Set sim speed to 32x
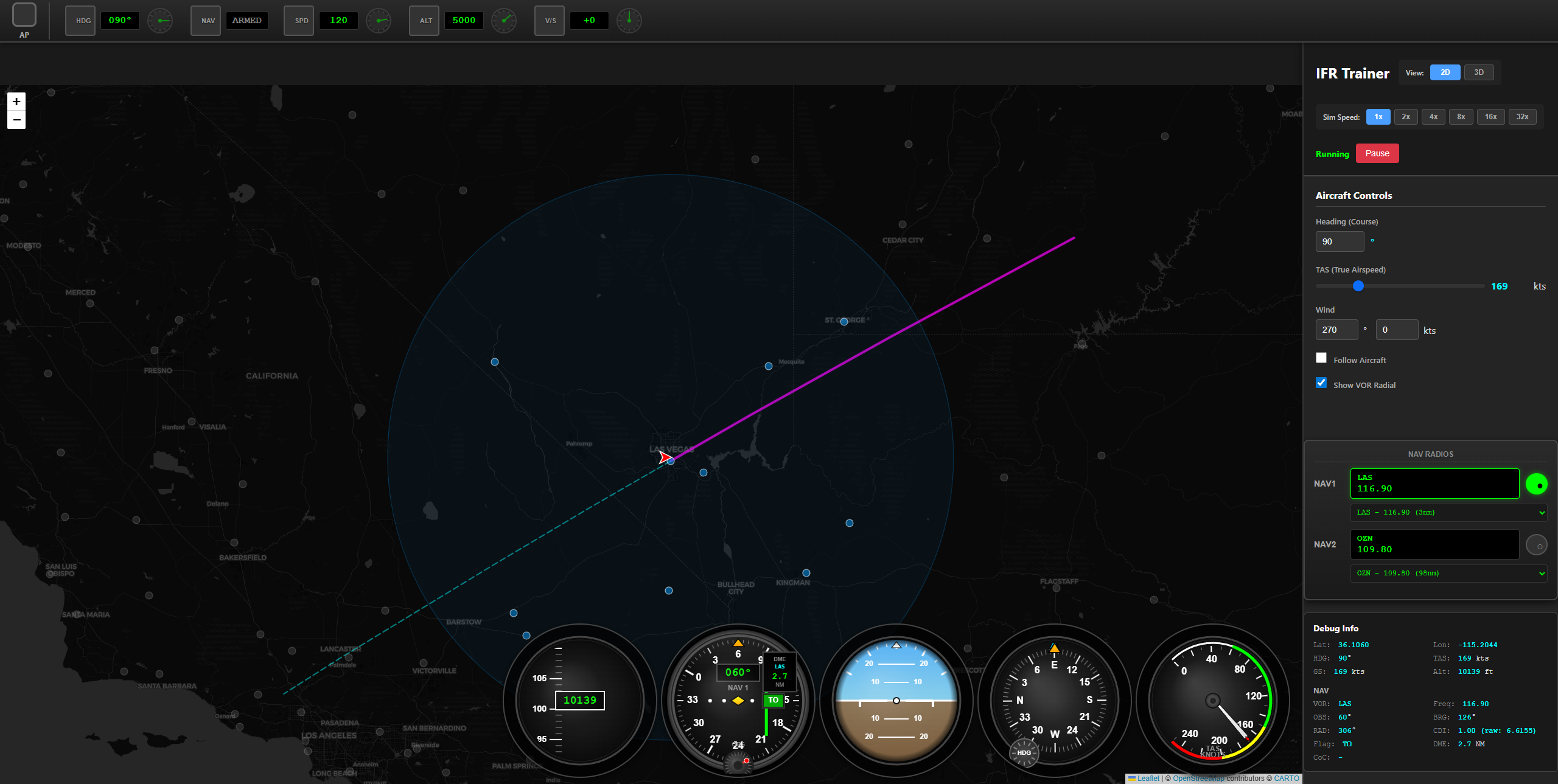 click(1522, 116)
